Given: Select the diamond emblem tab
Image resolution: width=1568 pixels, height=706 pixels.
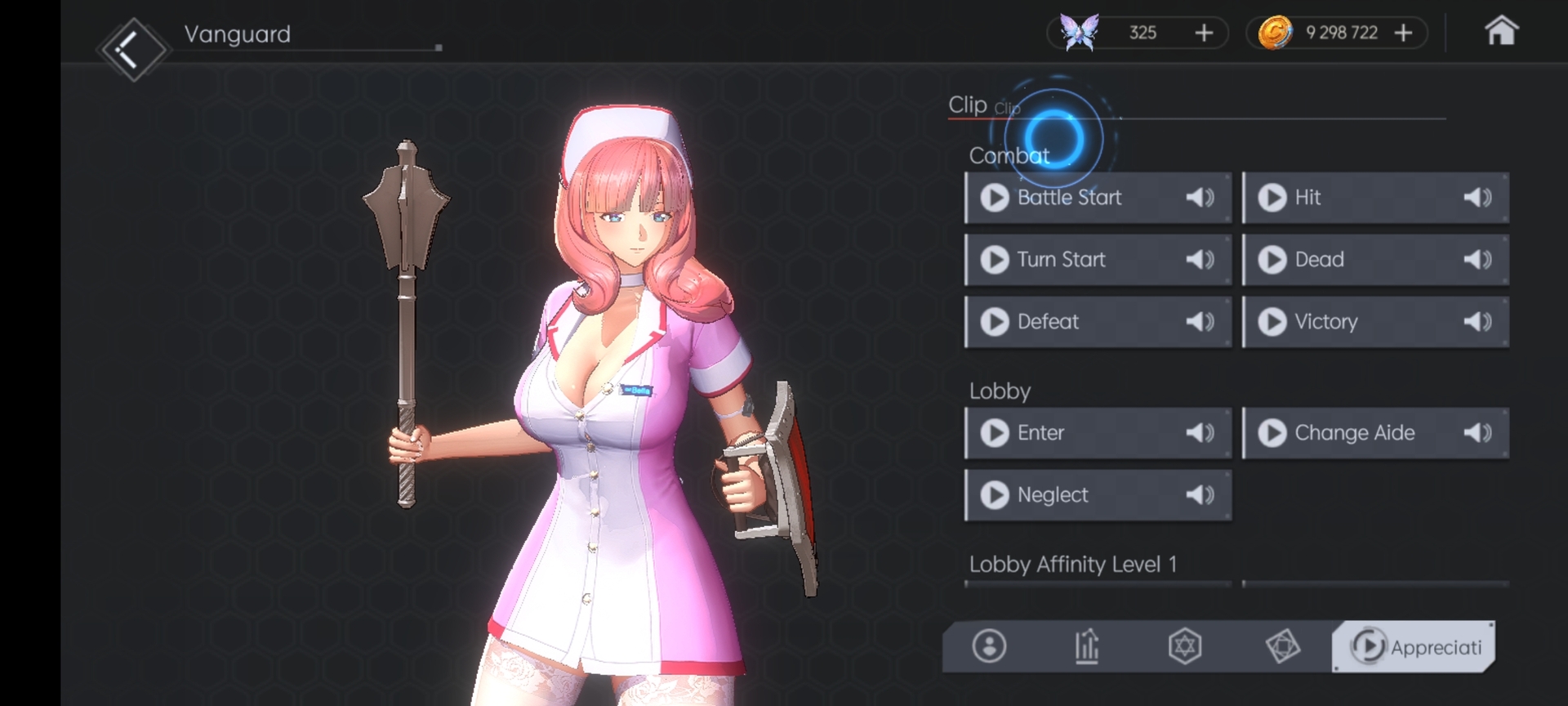Looking at the screenshot, I should coord(1283,646).
